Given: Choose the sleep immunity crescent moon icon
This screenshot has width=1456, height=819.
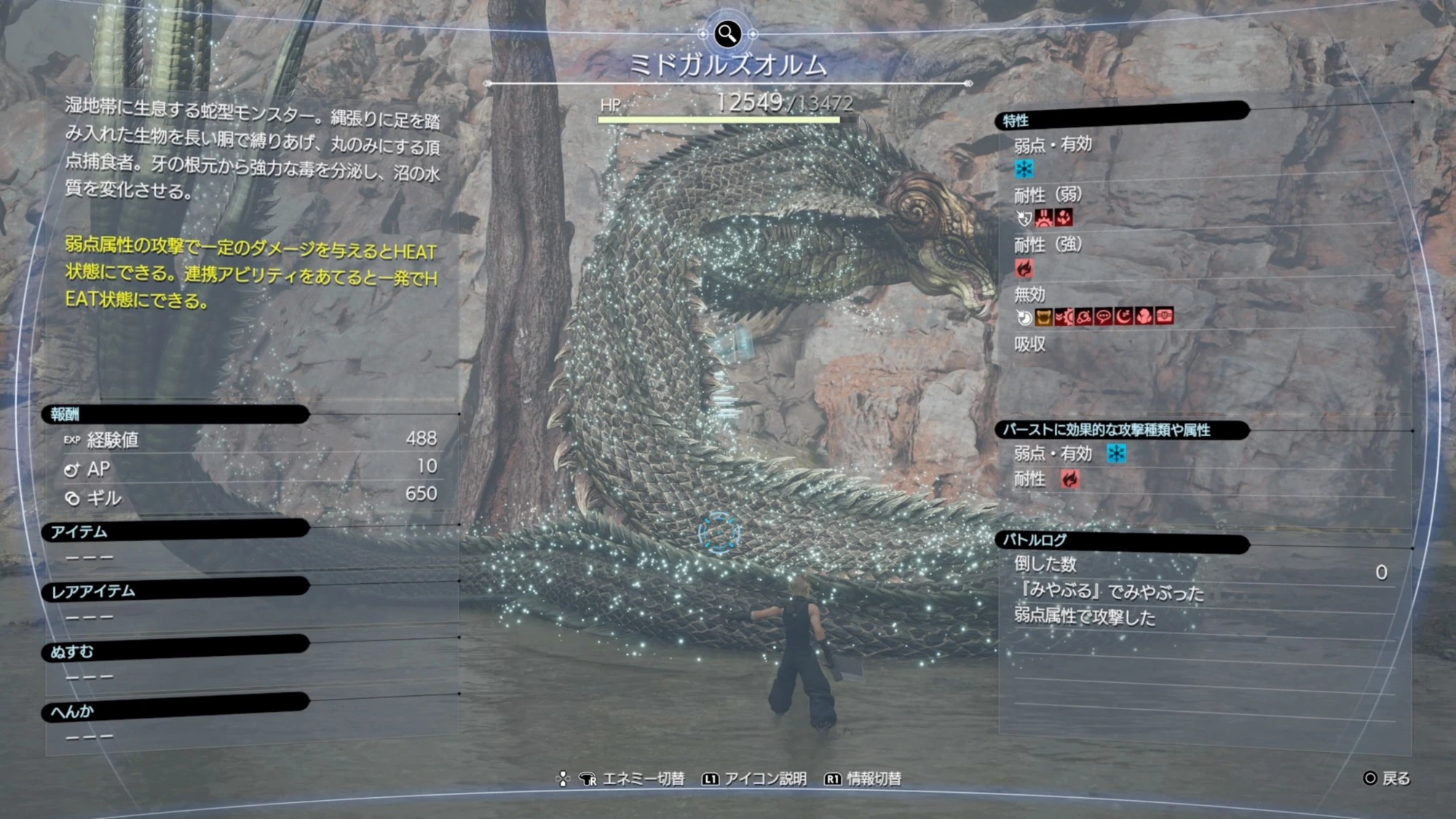Looking at the screenshot, I should click(x=1123, y=317).
